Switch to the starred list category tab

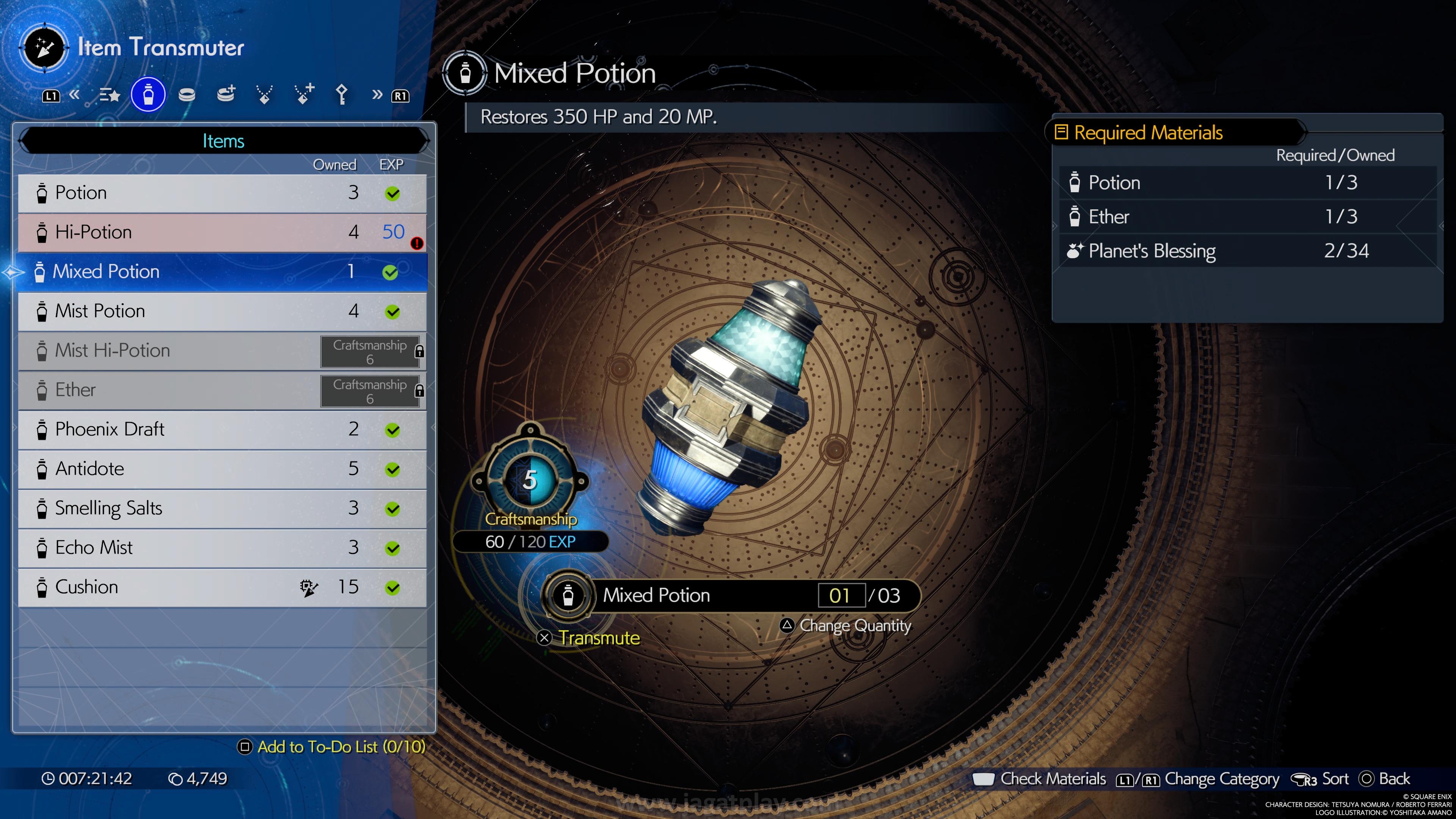(x=110, y=95)
